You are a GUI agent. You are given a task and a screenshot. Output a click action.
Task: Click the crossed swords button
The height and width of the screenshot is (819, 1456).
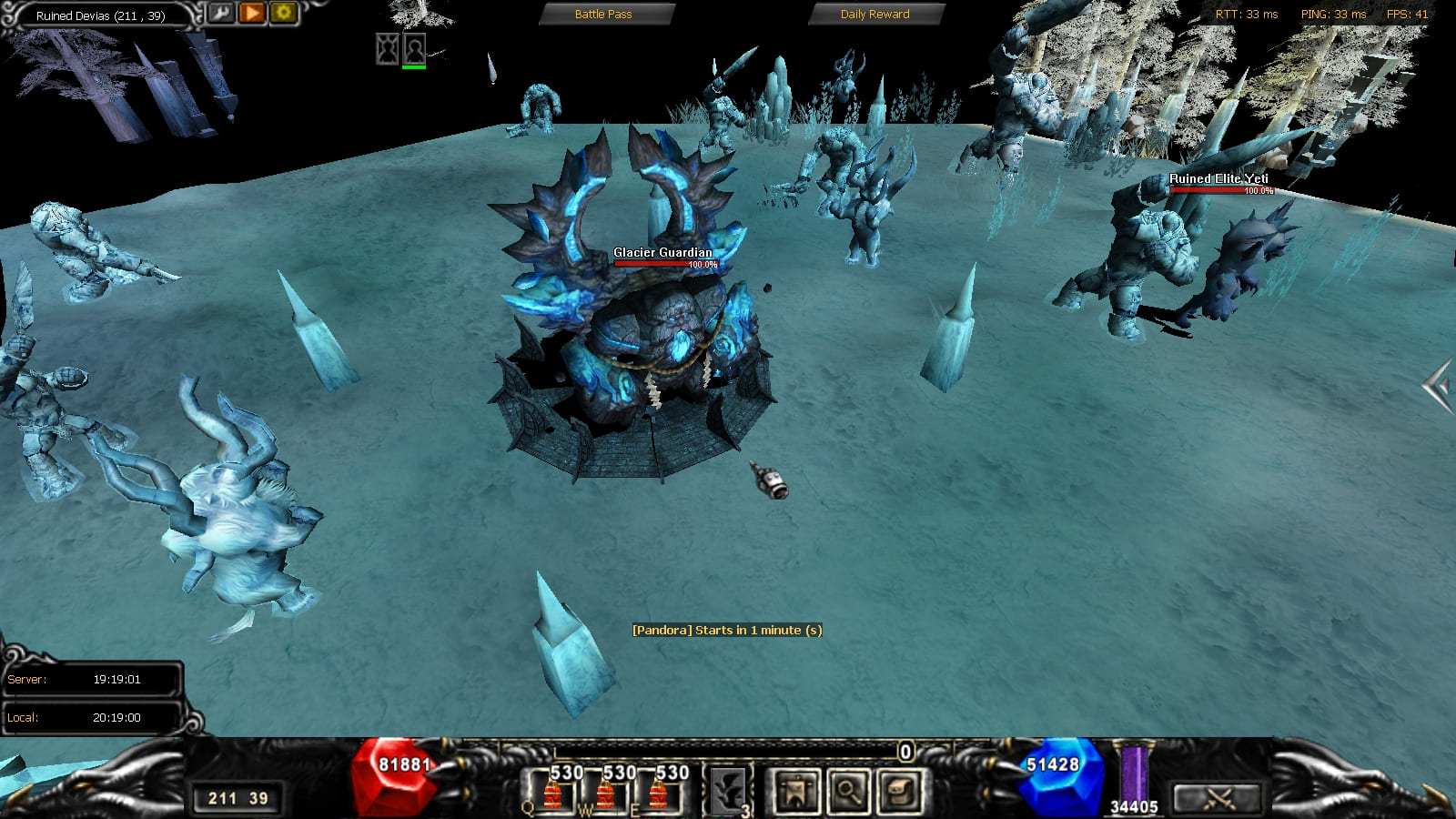point(1218,798)
